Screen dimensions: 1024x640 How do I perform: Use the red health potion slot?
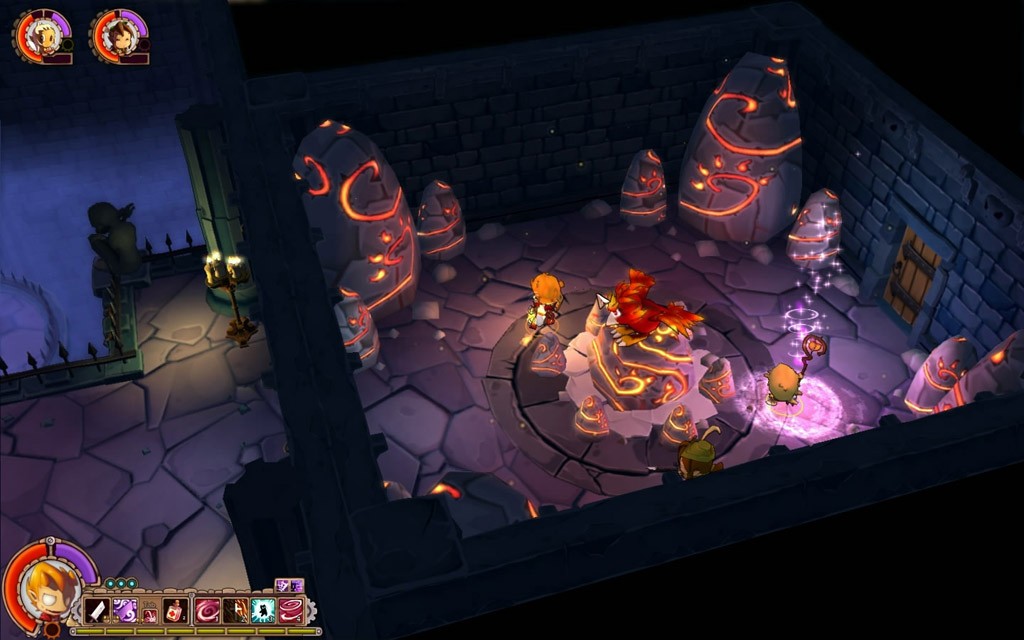(x=175, y=610)
